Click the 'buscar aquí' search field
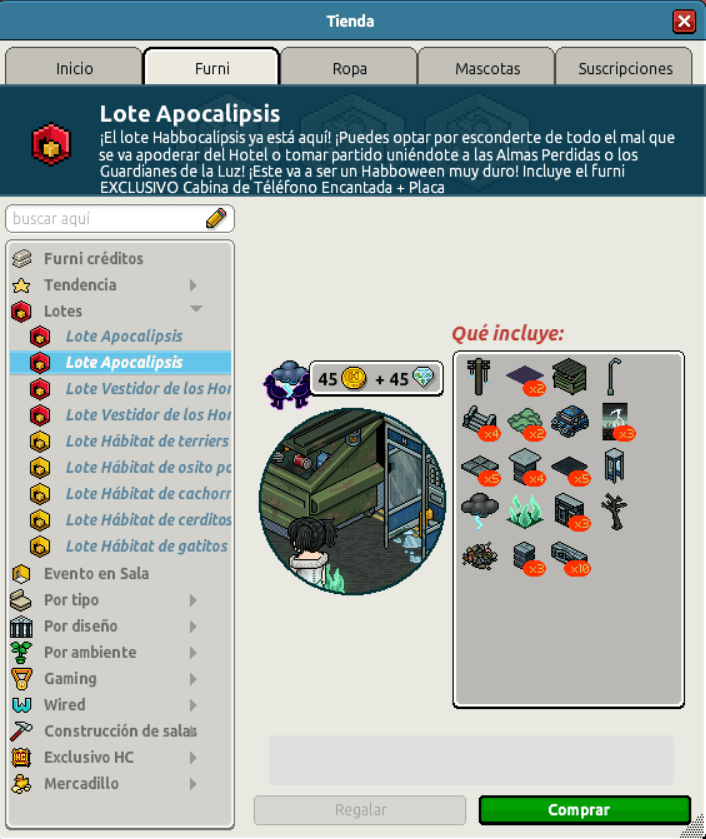 click(x=108, y=218)
